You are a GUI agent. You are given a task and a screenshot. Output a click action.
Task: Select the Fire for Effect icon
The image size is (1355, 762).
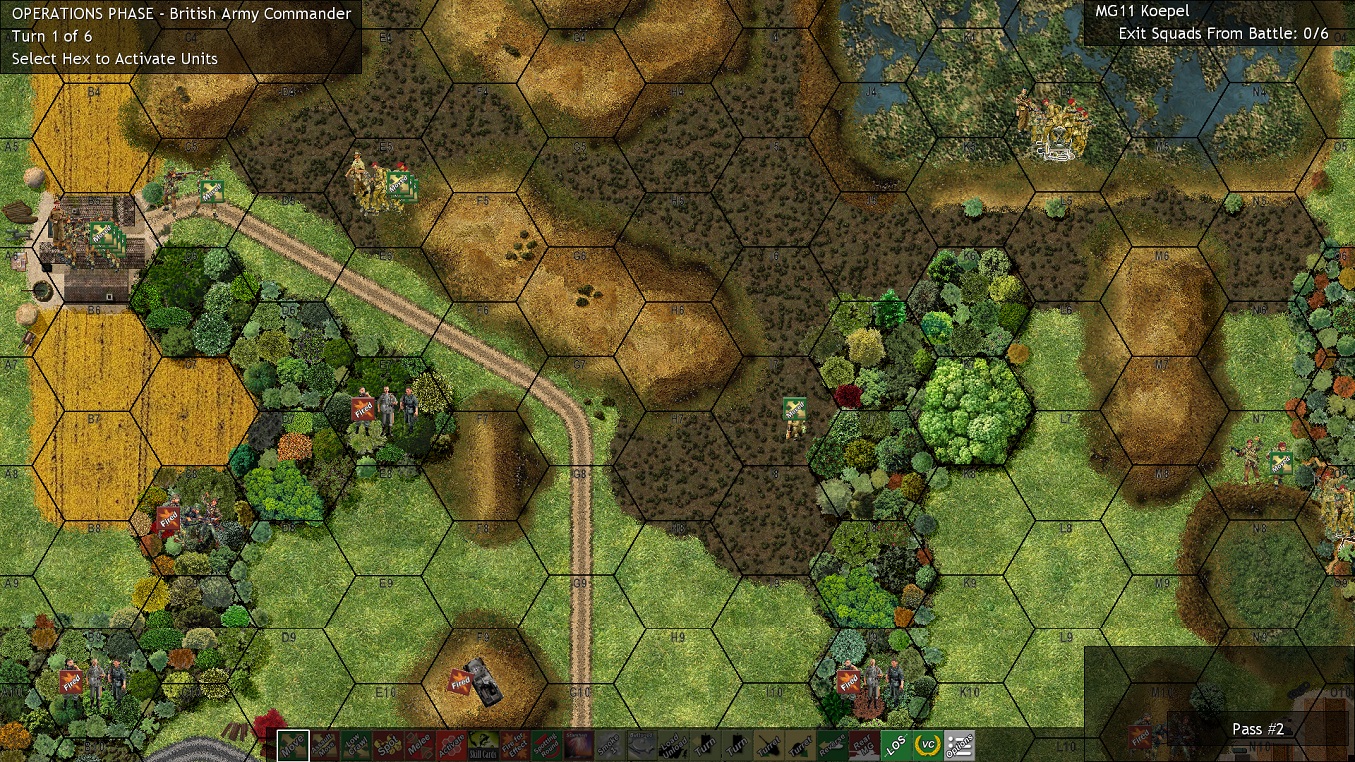[516, 744]
